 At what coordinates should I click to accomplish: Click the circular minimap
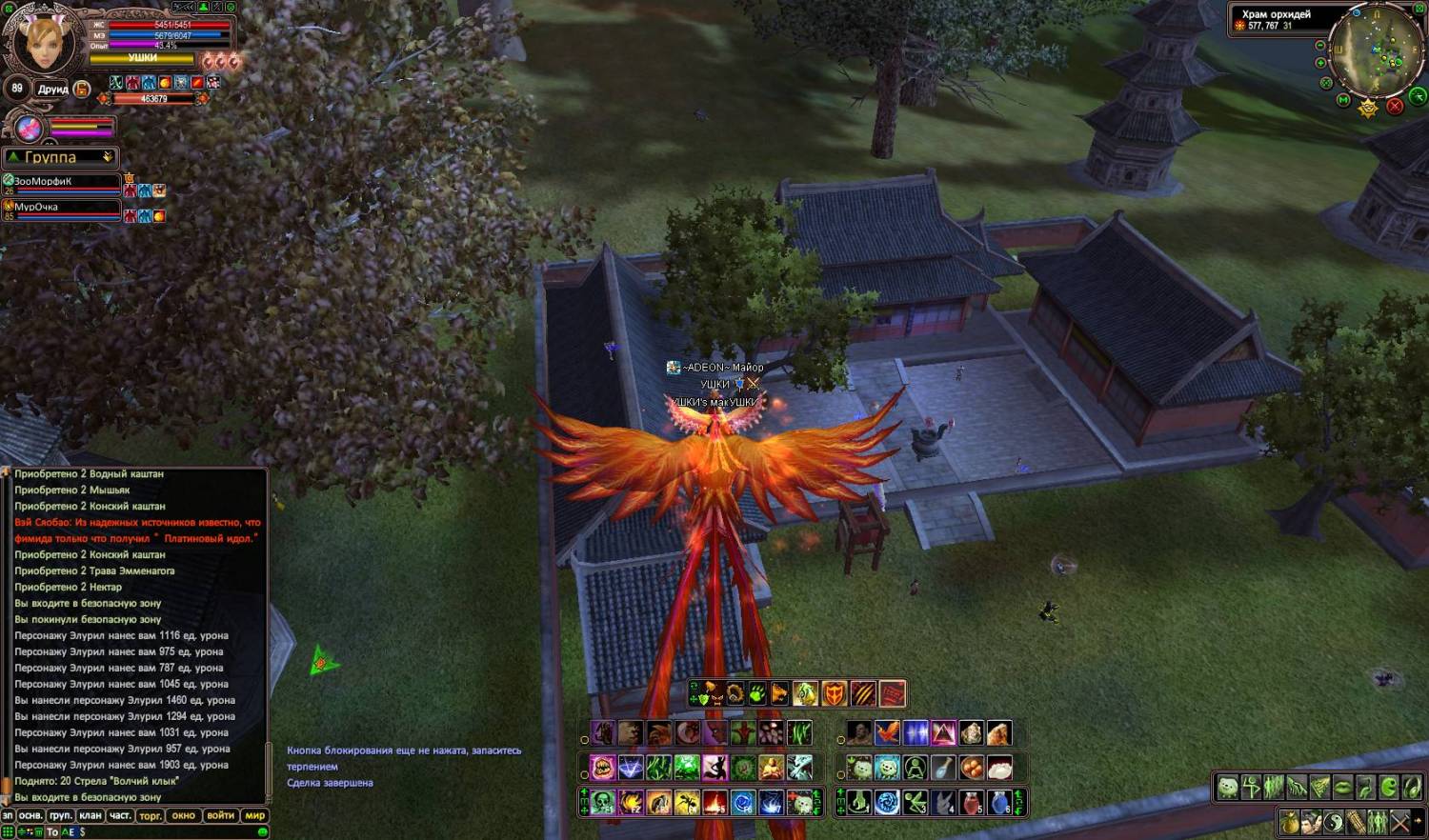[1376, 48]
